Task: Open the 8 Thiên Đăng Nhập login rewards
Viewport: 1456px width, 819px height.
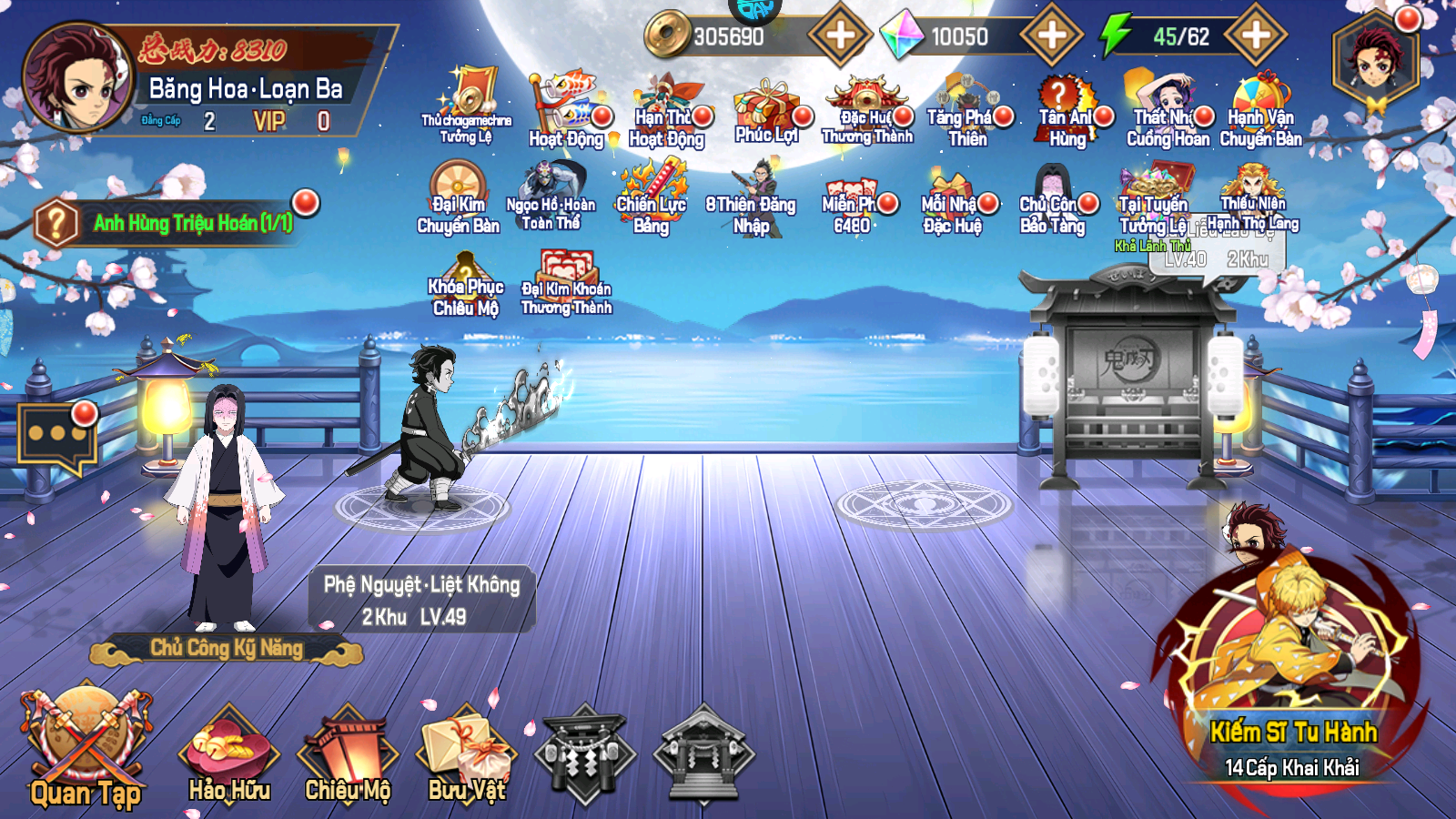Action: (x=752, y=191)
